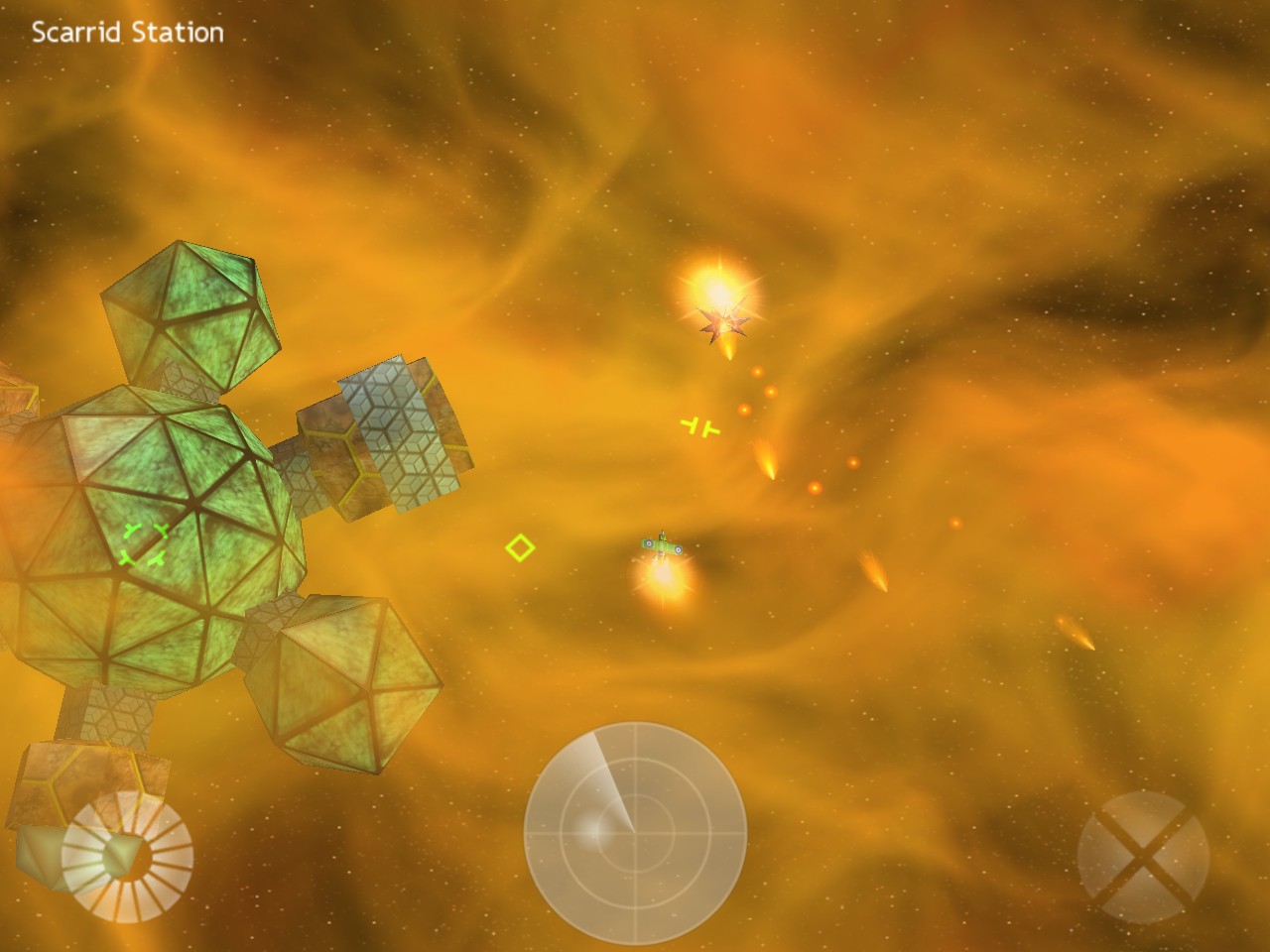Image resolution: width=1270 pixels, height=952 pixels.
Task: Click the yellow diamond waypoint marker
Action: point(520,546)
